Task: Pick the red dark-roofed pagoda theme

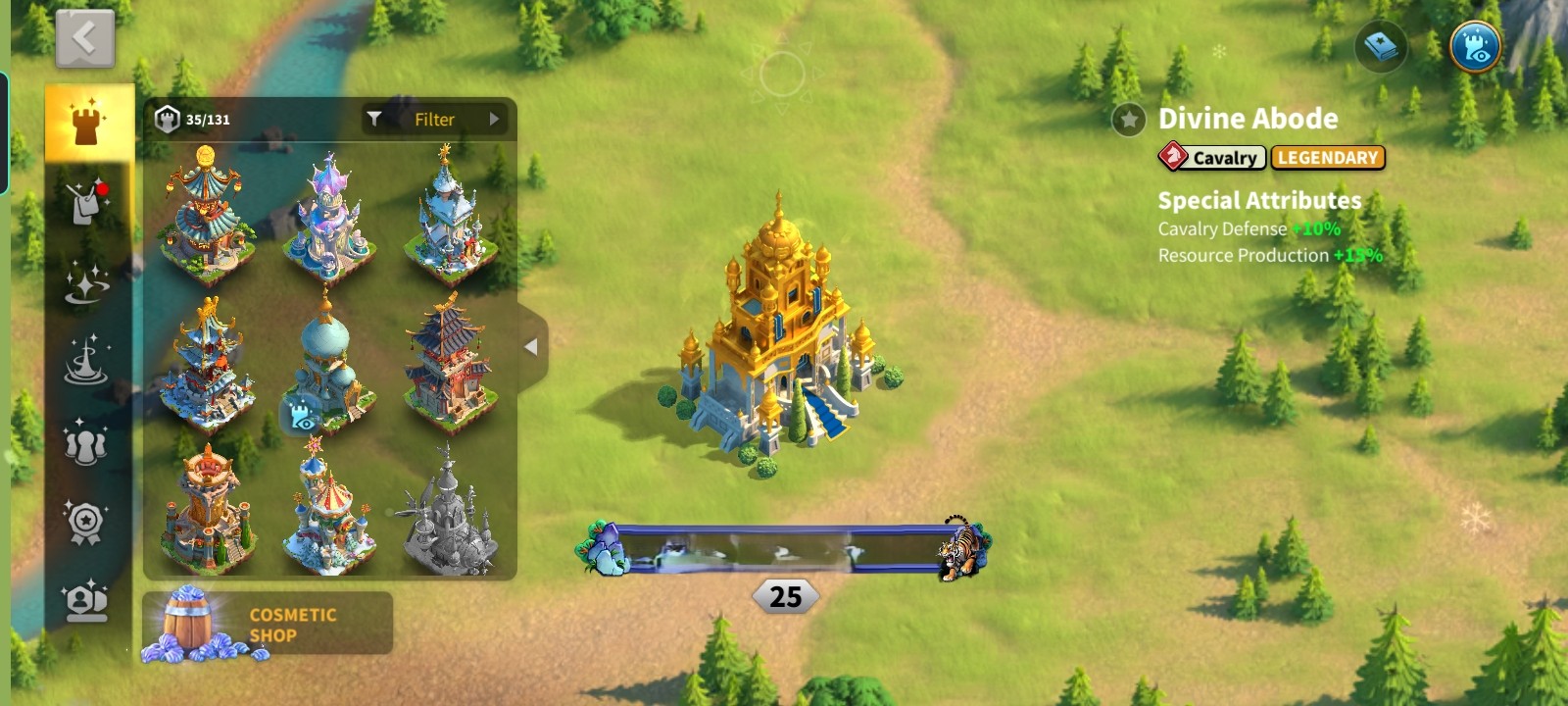Action: [x=449, y=365]
